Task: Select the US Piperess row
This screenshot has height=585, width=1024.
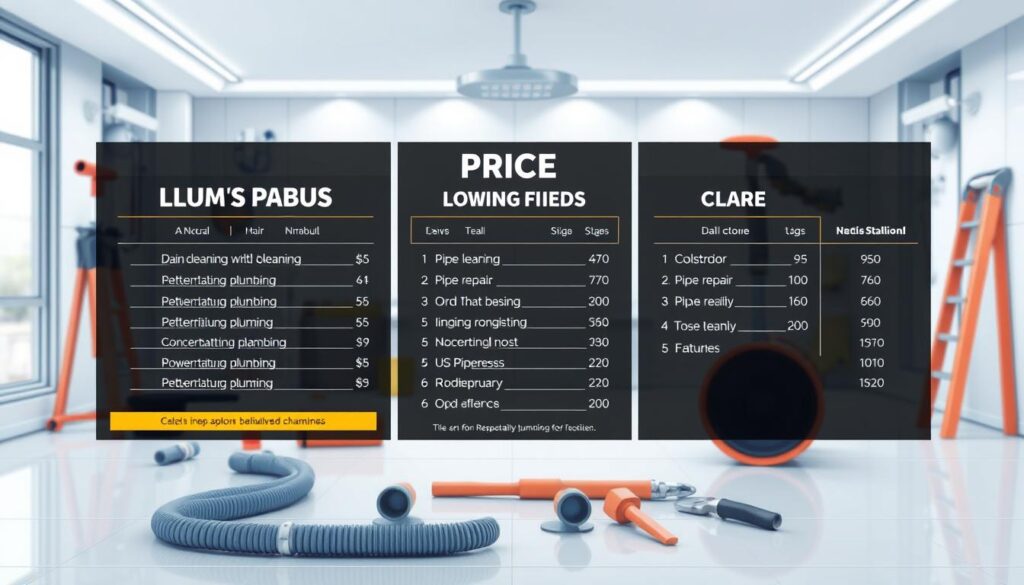Action: 470,362
